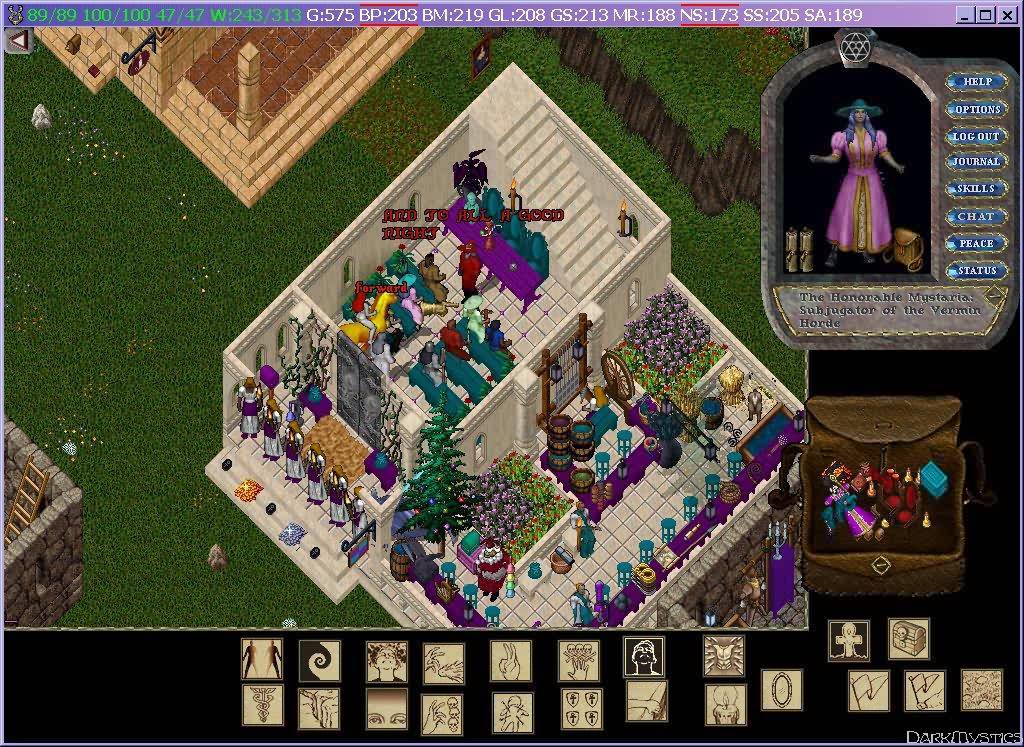Collapse the arrow button at top-left corner
Viewport: 1024px width, 747px height.
[18, 40]
